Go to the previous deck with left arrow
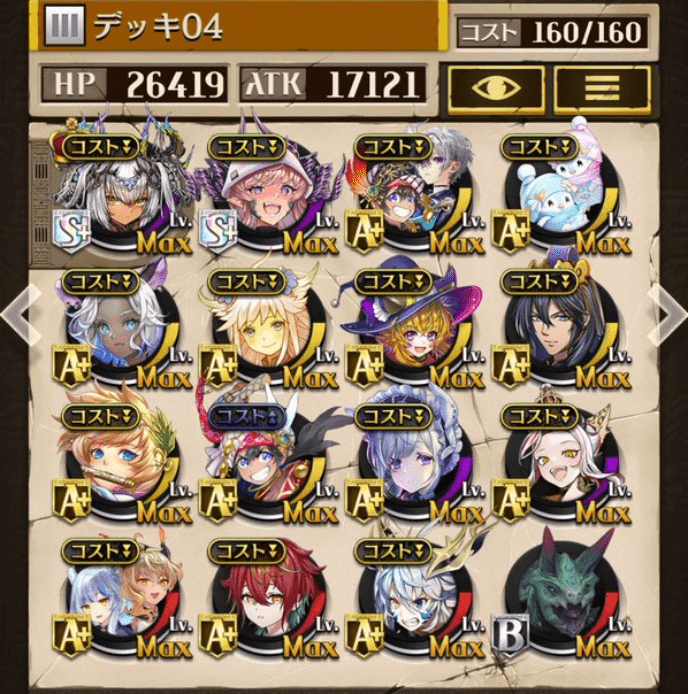This screenshot has height=694, width=688. 19,311
